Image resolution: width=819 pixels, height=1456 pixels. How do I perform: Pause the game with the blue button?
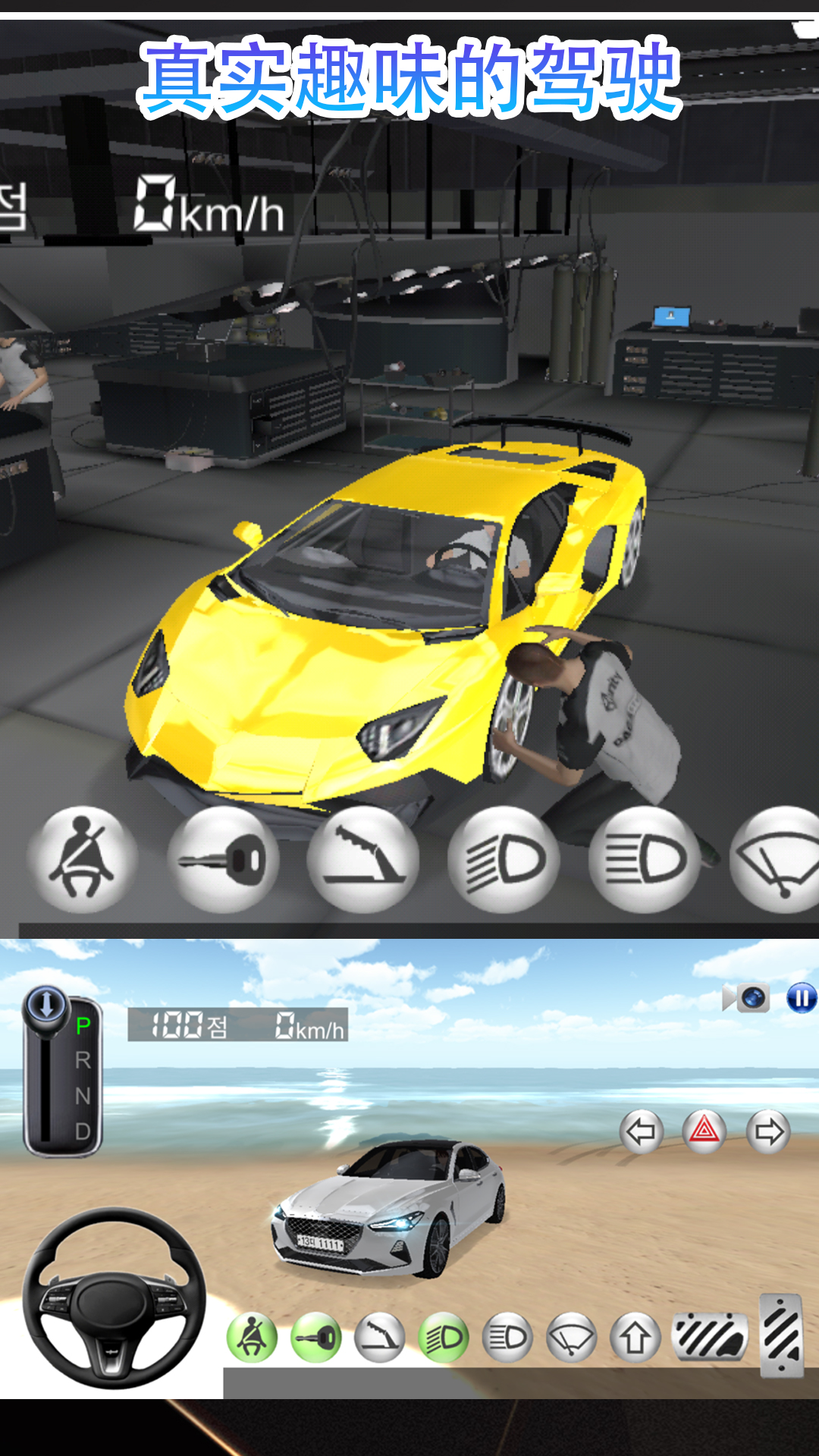(801, 997)
